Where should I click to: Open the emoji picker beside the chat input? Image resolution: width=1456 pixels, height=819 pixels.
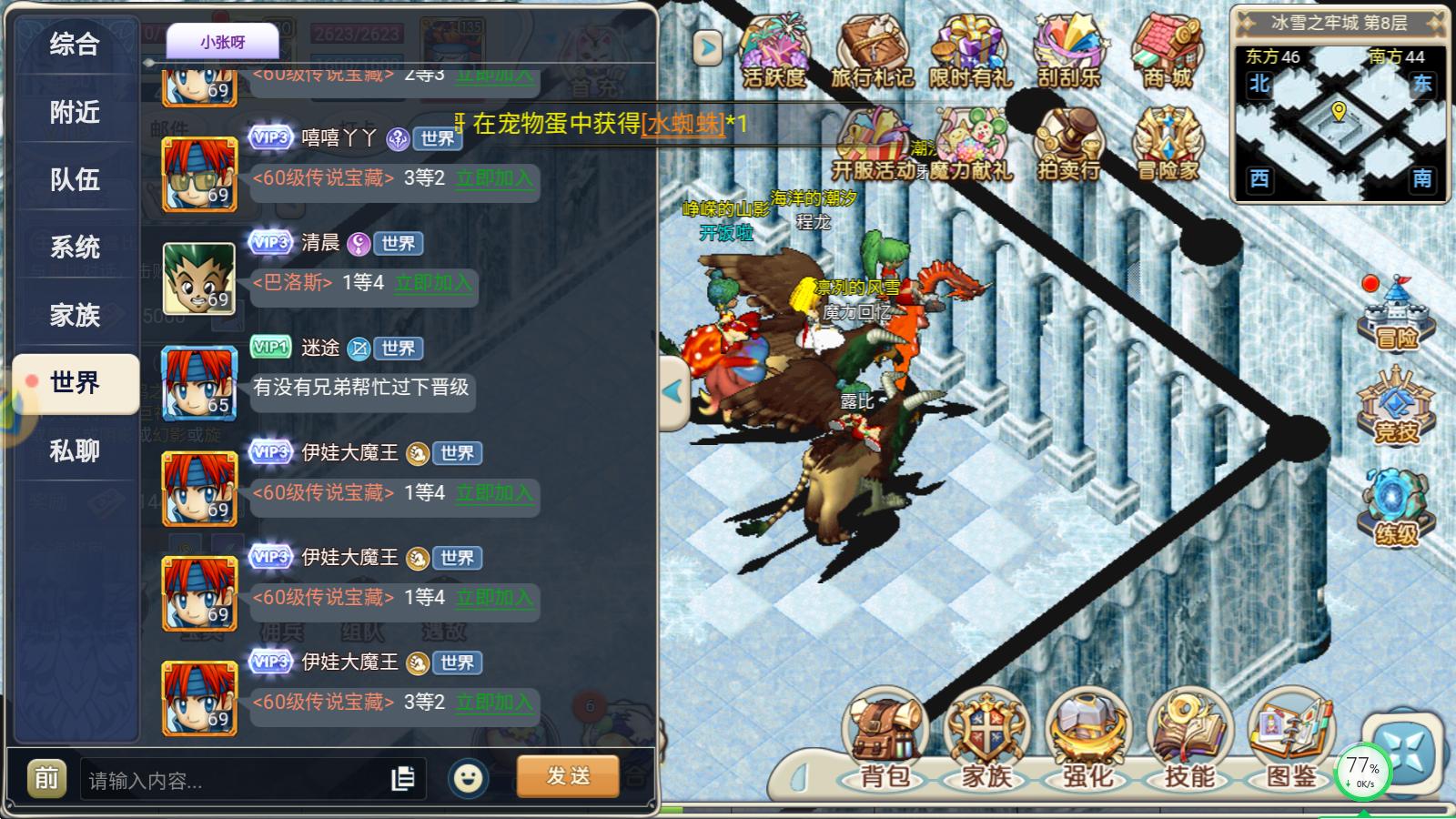point(469,778)
